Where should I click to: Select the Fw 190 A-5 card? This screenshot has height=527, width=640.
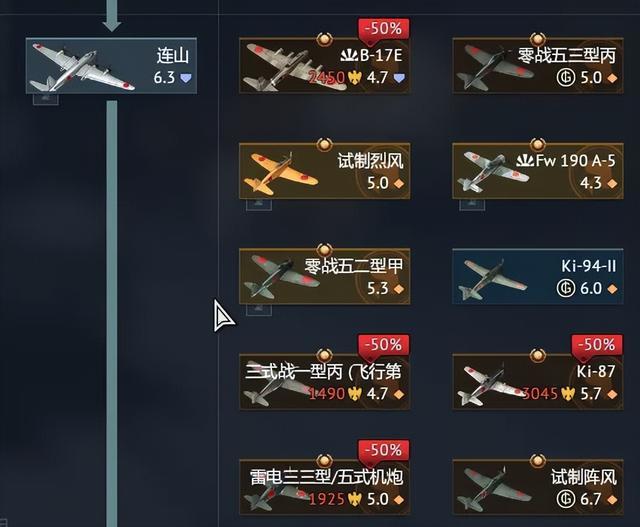(x=538, y=171)
